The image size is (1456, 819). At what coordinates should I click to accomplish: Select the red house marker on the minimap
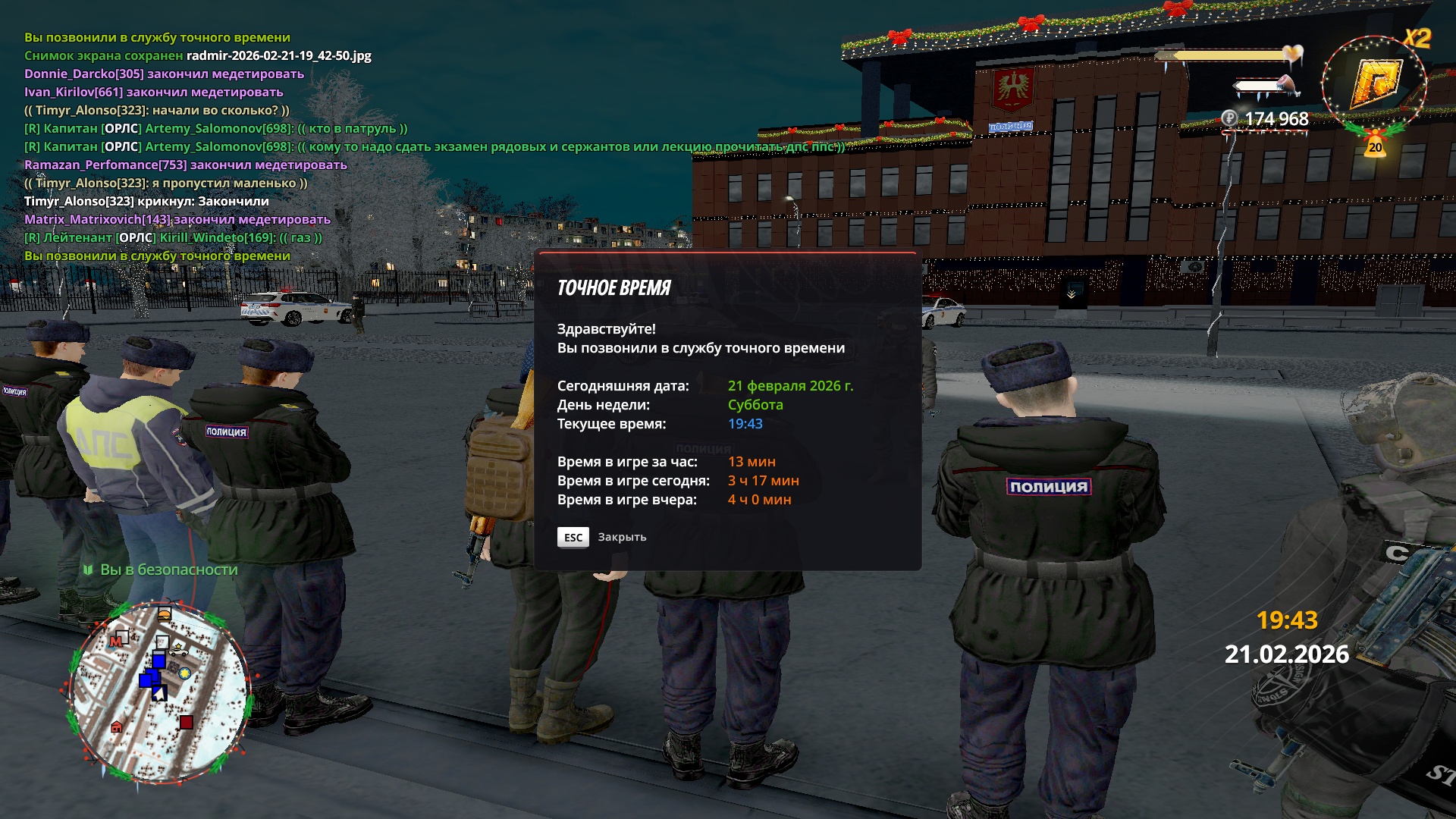[x=116, y=727]
